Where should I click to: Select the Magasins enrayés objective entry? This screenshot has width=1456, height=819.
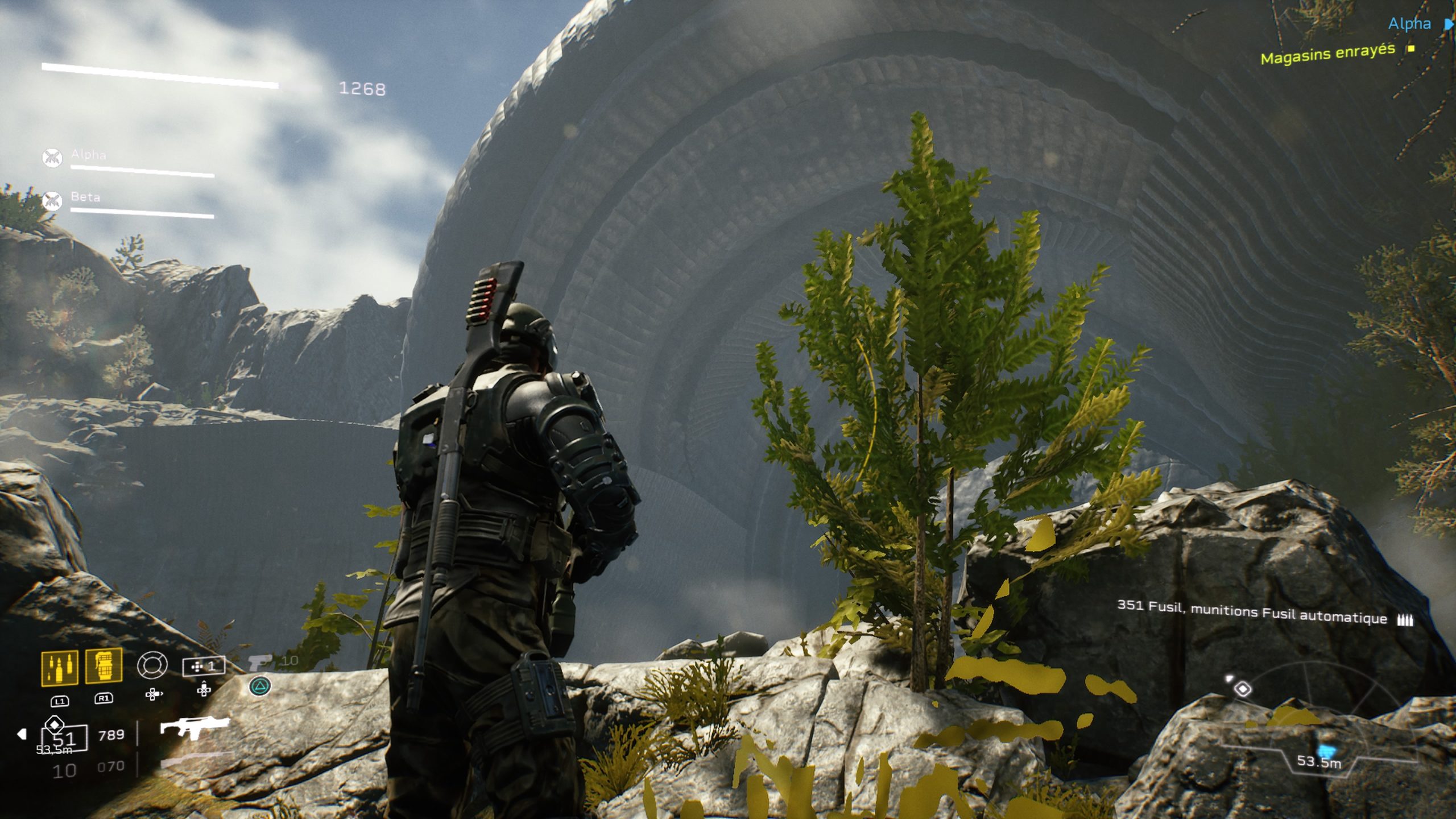tap(1327, 54)
